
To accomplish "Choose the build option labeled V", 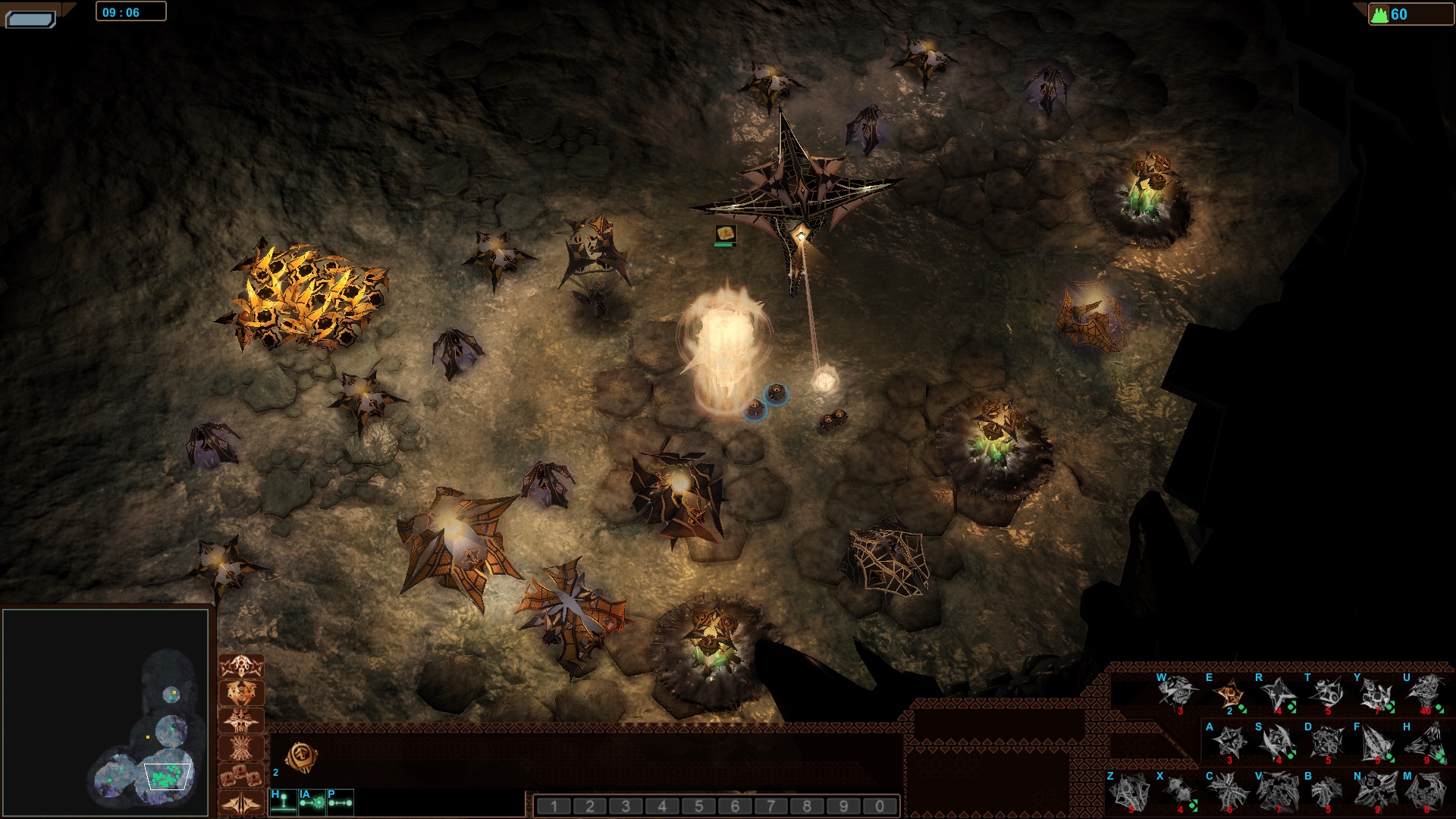I will point(1278,792).
